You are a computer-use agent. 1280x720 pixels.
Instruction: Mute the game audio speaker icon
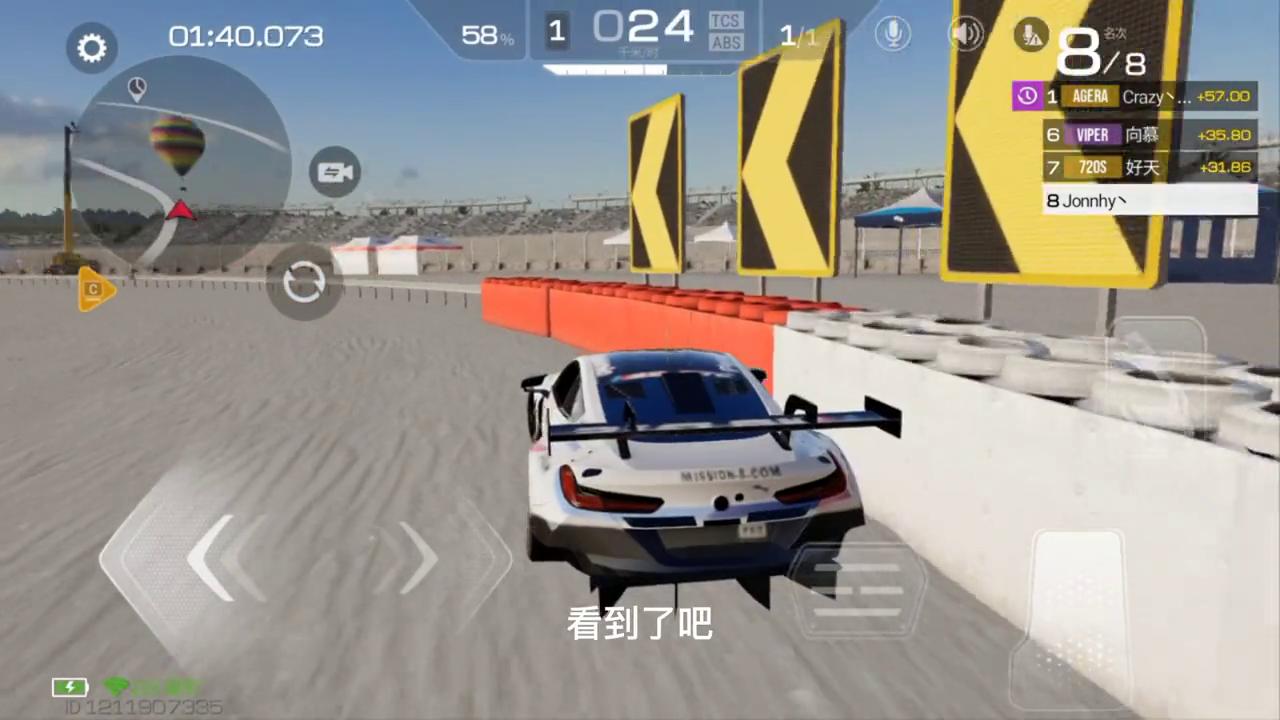964,33
